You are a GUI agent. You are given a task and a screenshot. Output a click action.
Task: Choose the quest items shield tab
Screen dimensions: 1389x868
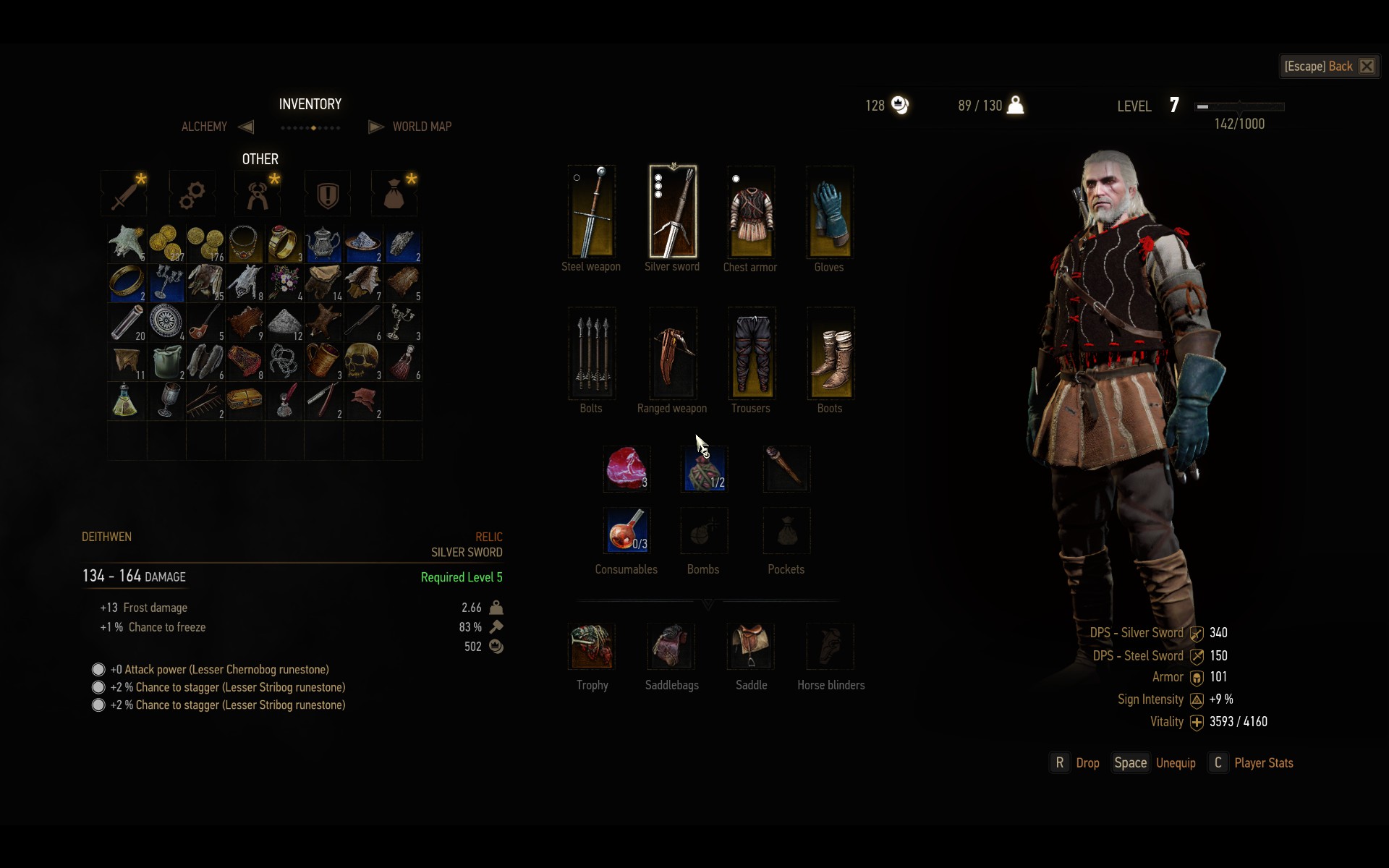(x=328, y=194)
